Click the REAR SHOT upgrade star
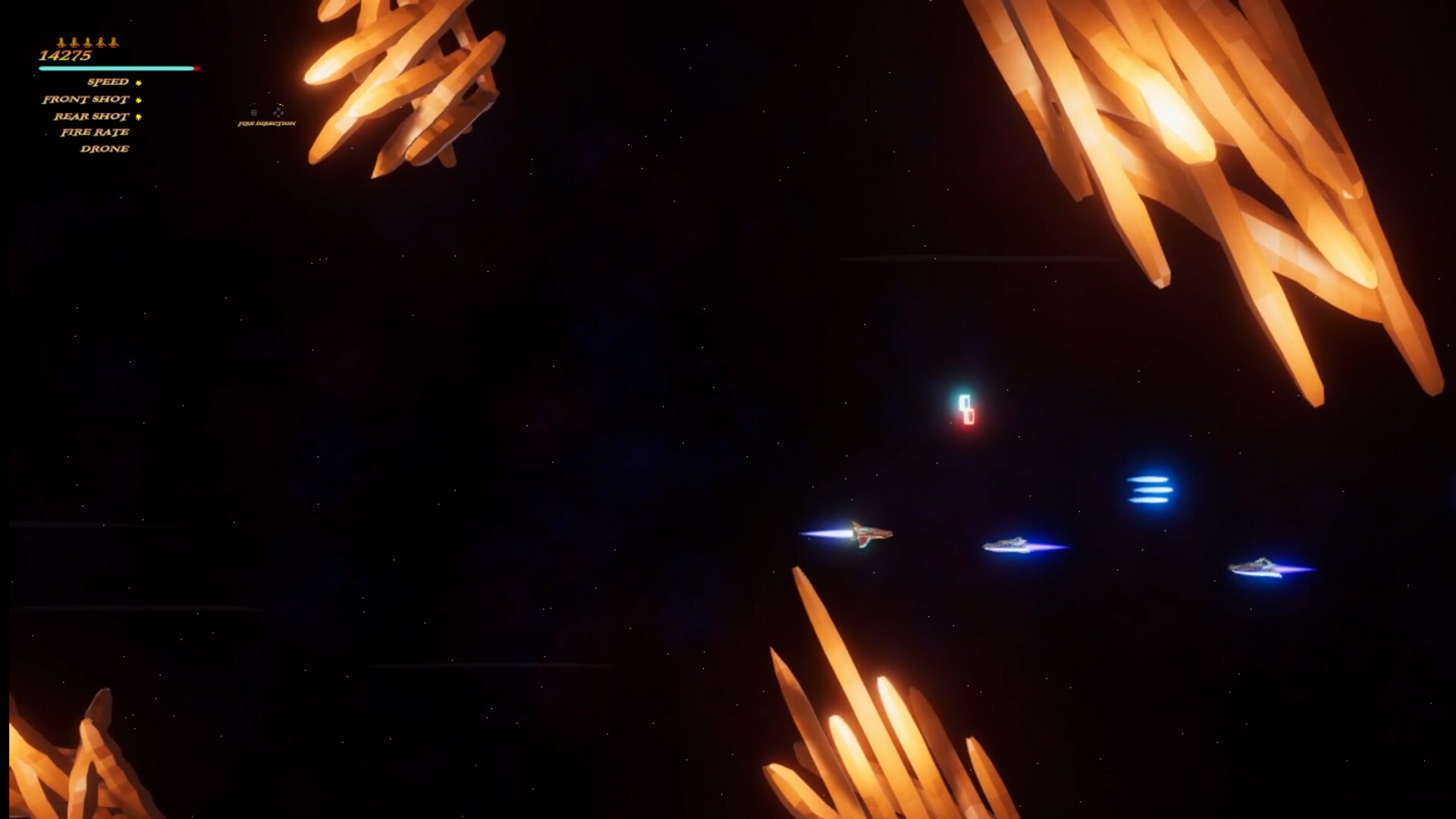 (138, 117)
